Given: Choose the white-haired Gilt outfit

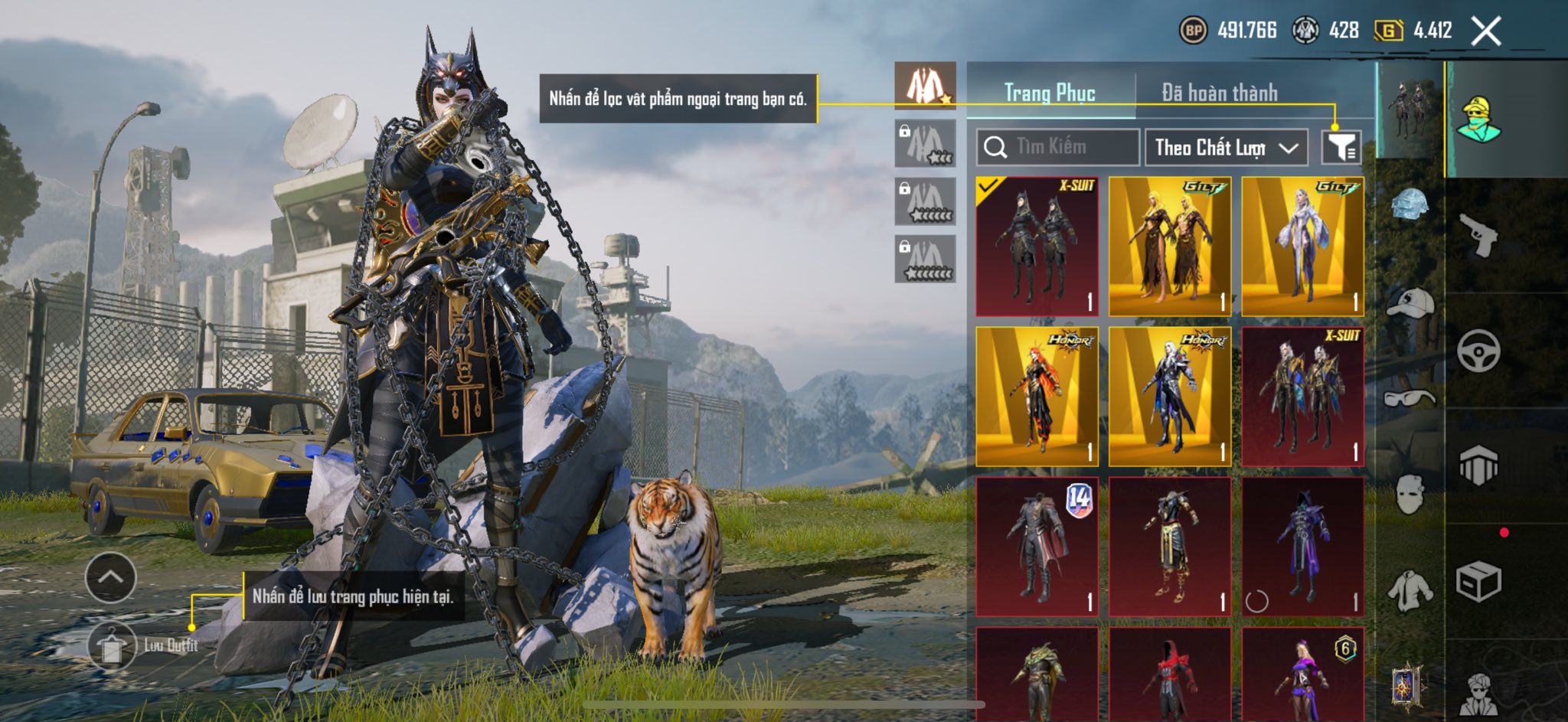Looking at the screenshot, I should coord(1302,247).
